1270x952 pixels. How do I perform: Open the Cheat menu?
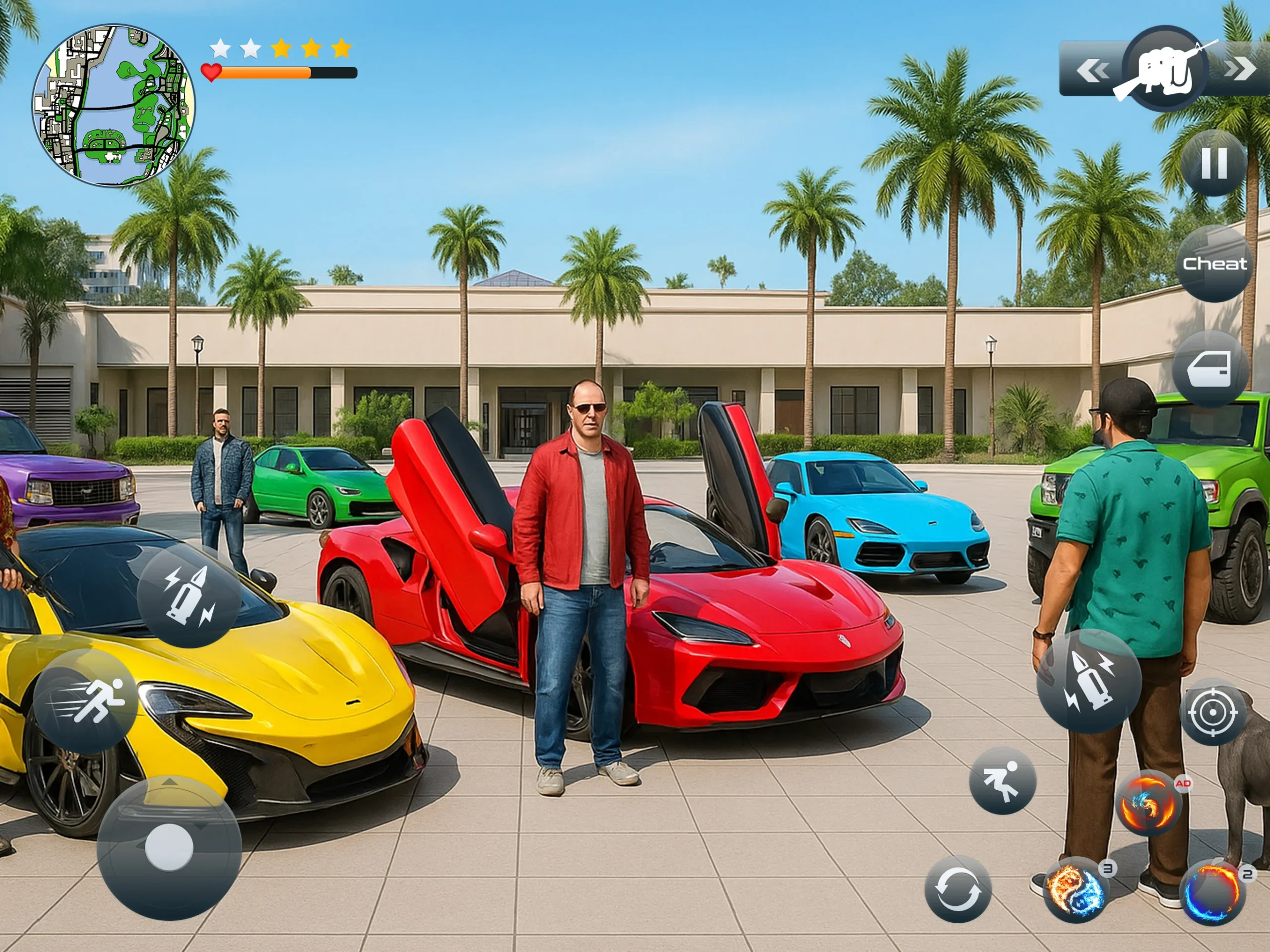(1214, 263)
